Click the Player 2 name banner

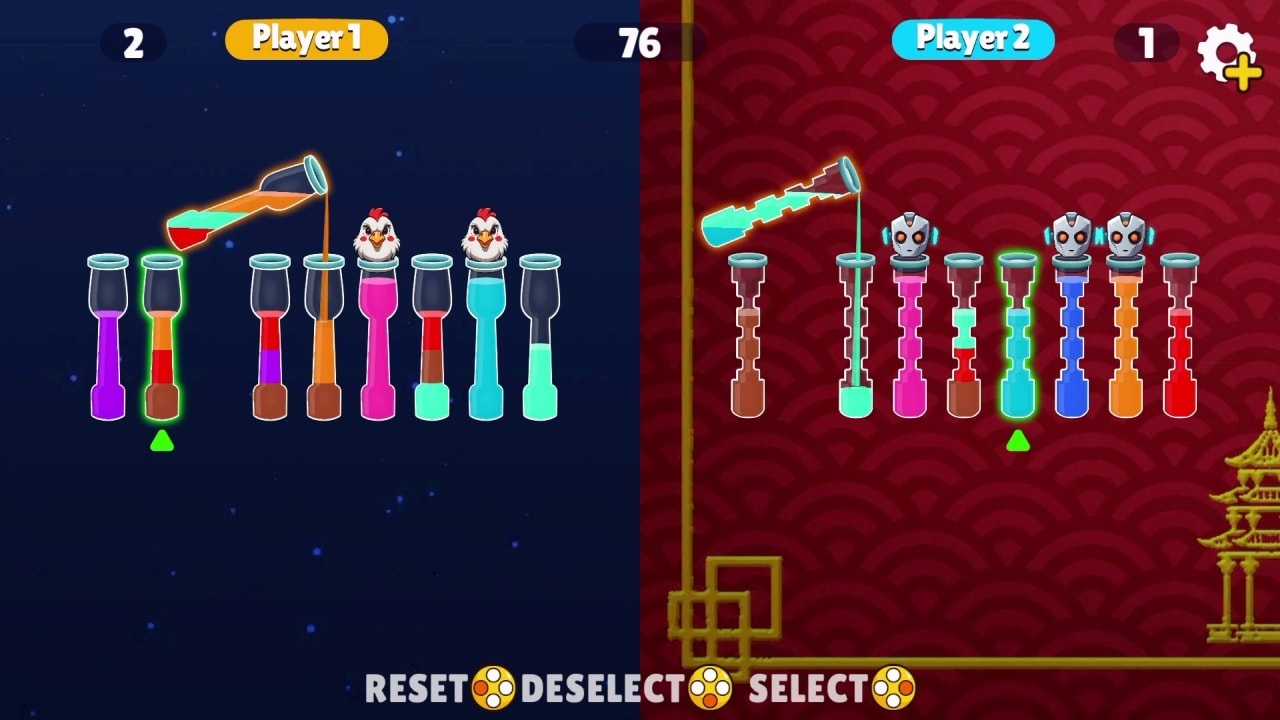coord(974,39)
